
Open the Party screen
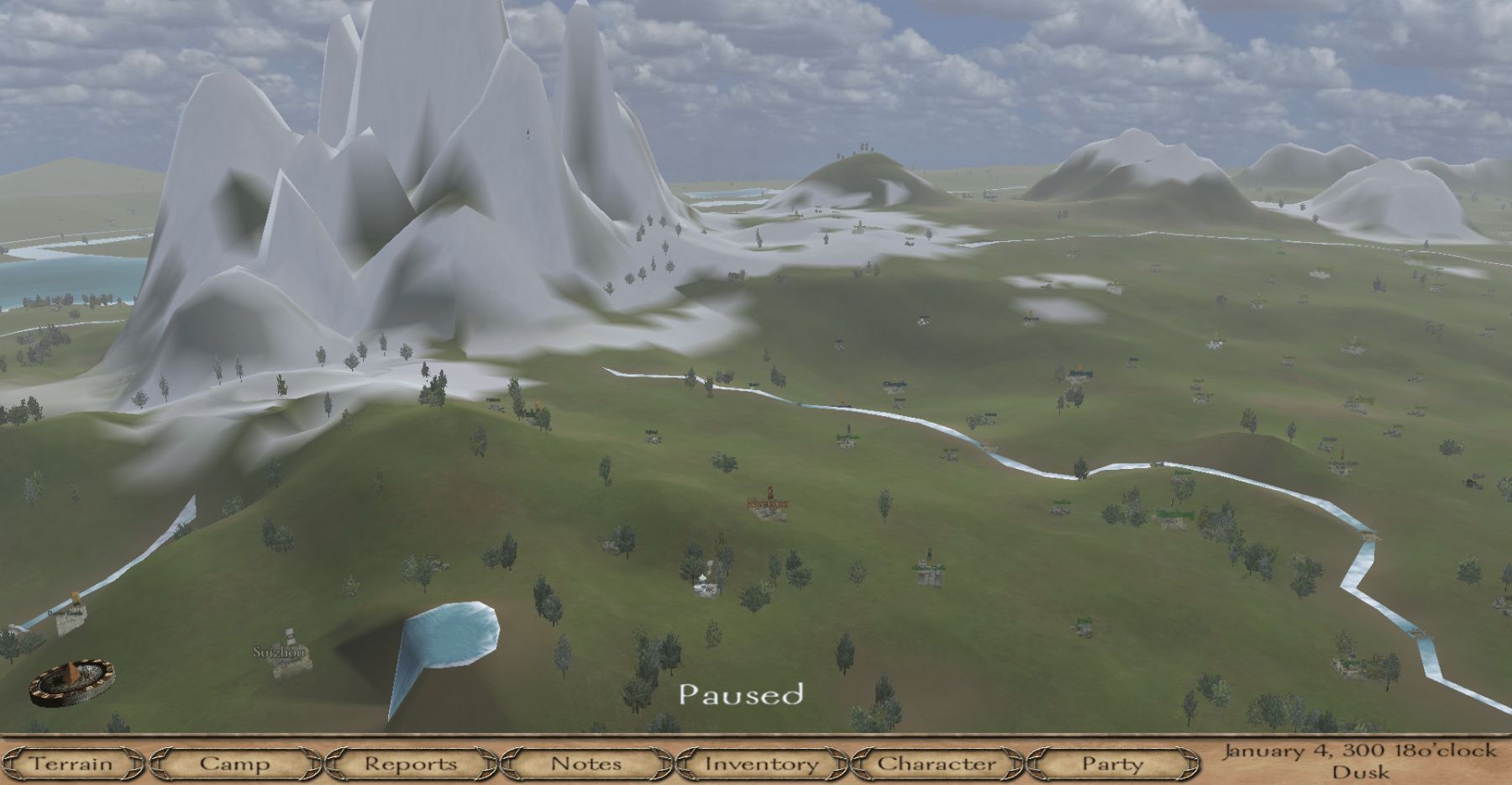1112,764
